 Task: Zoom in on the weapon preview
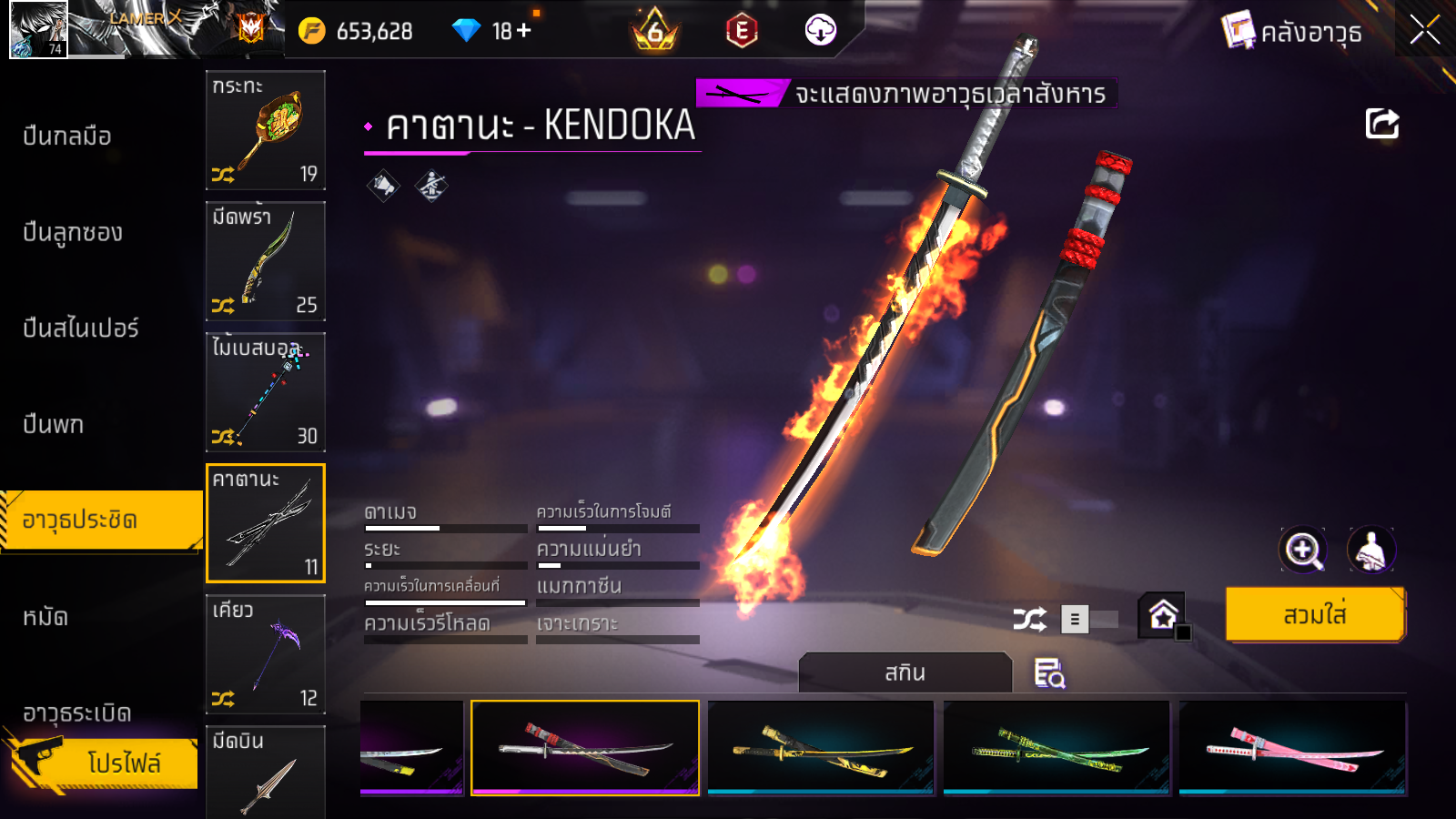click(1303, 550)
